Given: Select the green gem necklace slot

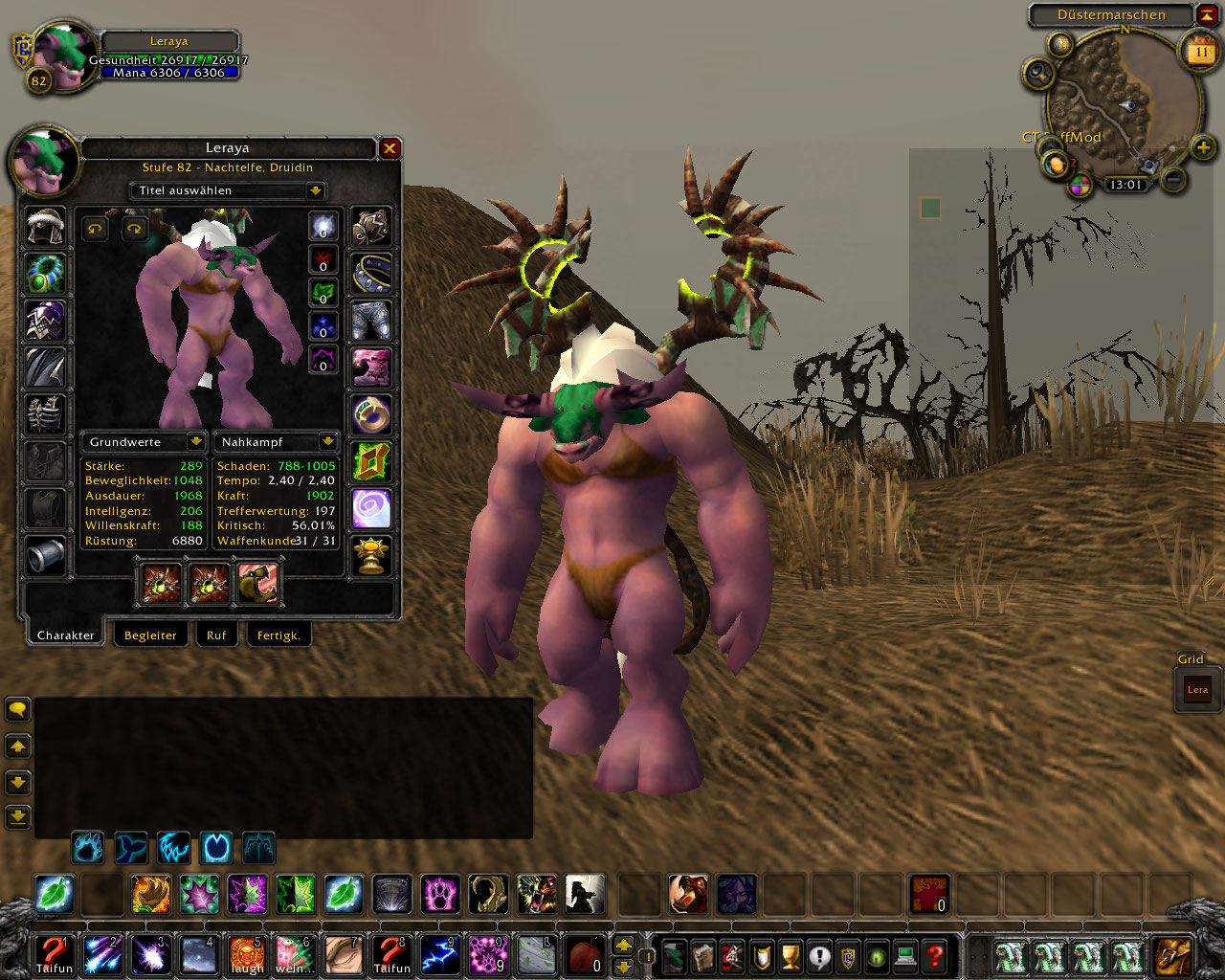Looking at the screenshot, I should 45,274.
